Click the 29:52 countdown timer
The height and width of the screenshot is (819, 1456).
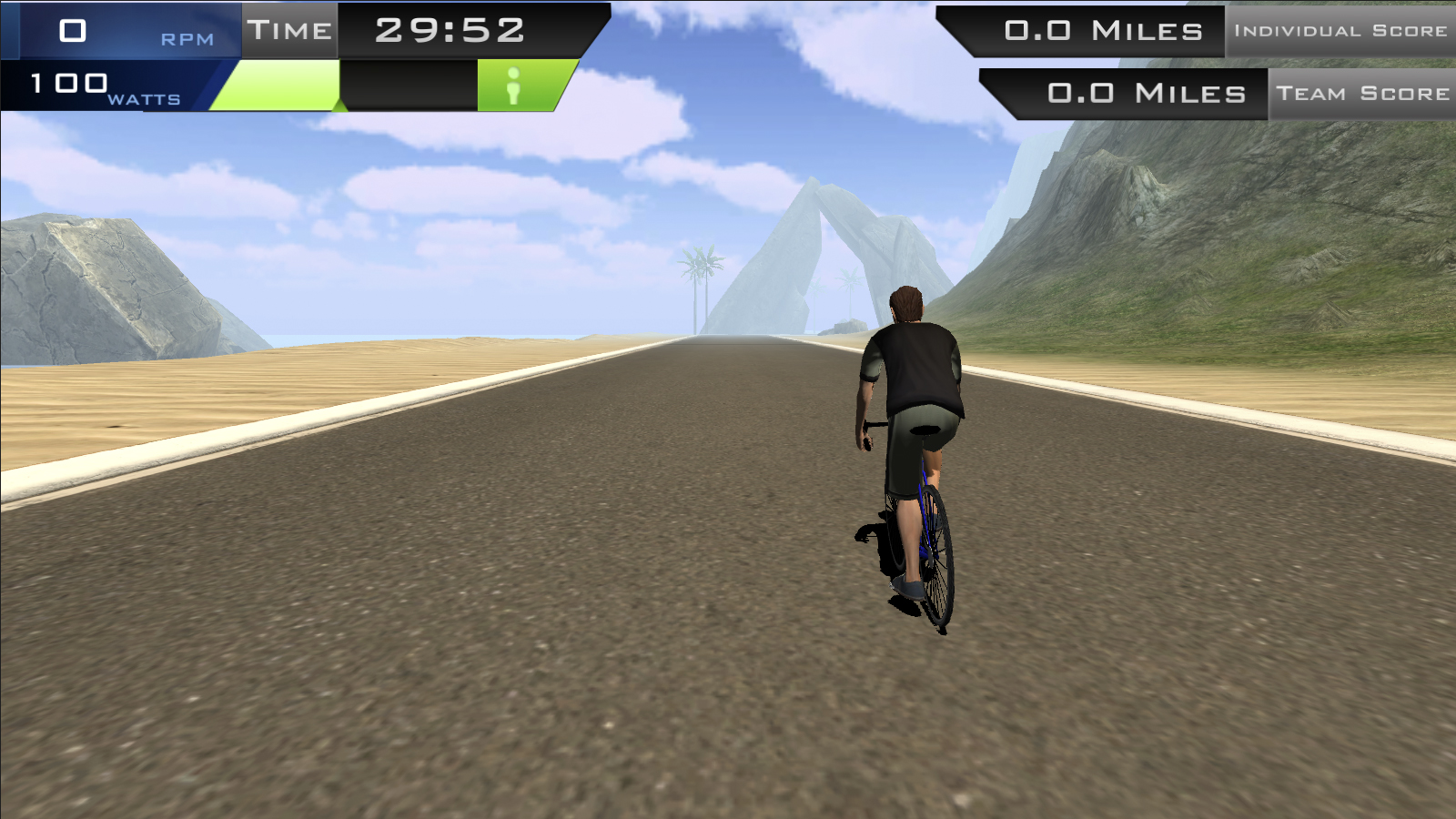tap(446, 29)
